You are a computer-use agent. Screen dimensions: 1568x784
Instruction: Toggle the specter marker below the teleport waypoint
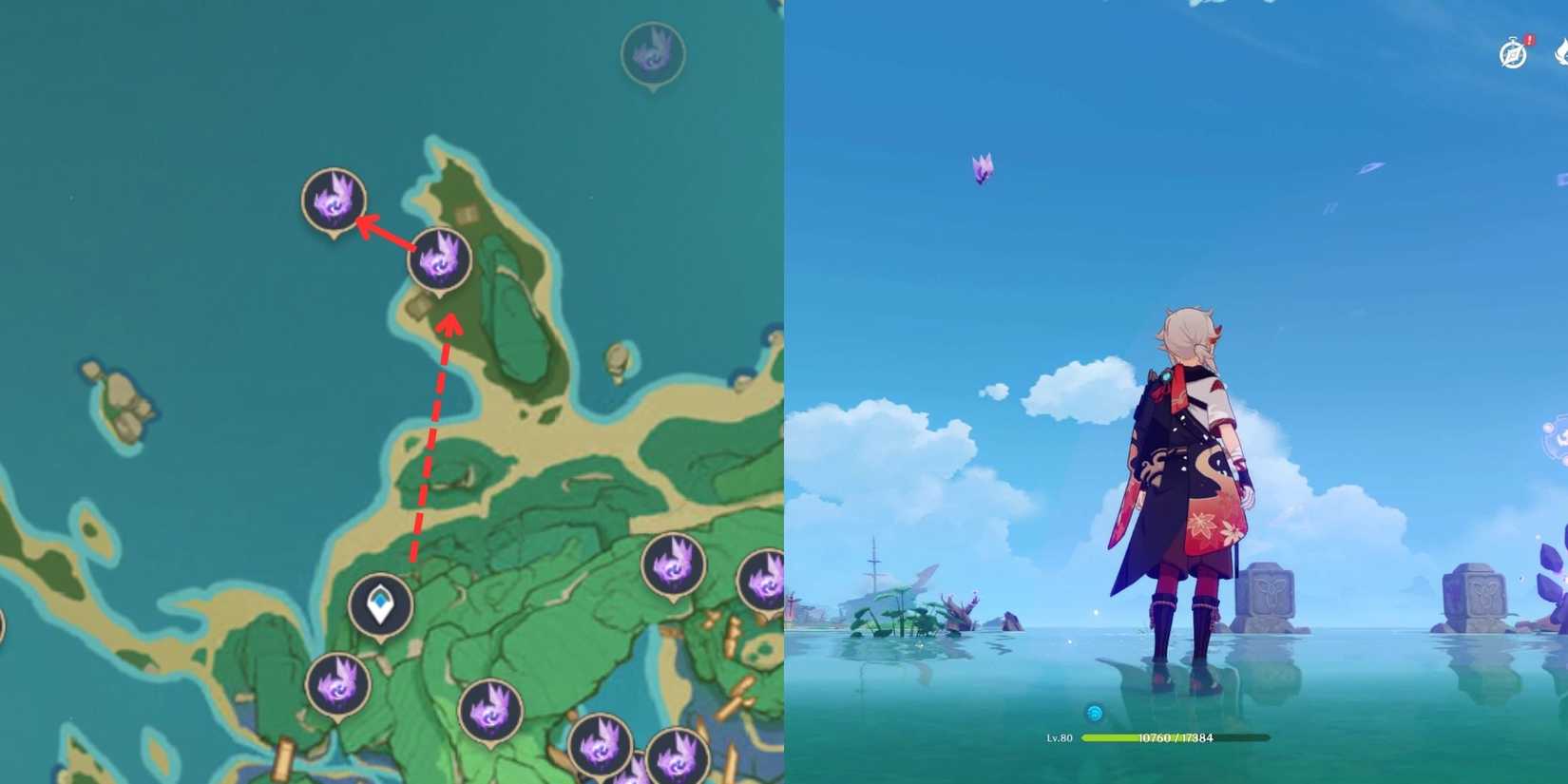tap(337, 684)
